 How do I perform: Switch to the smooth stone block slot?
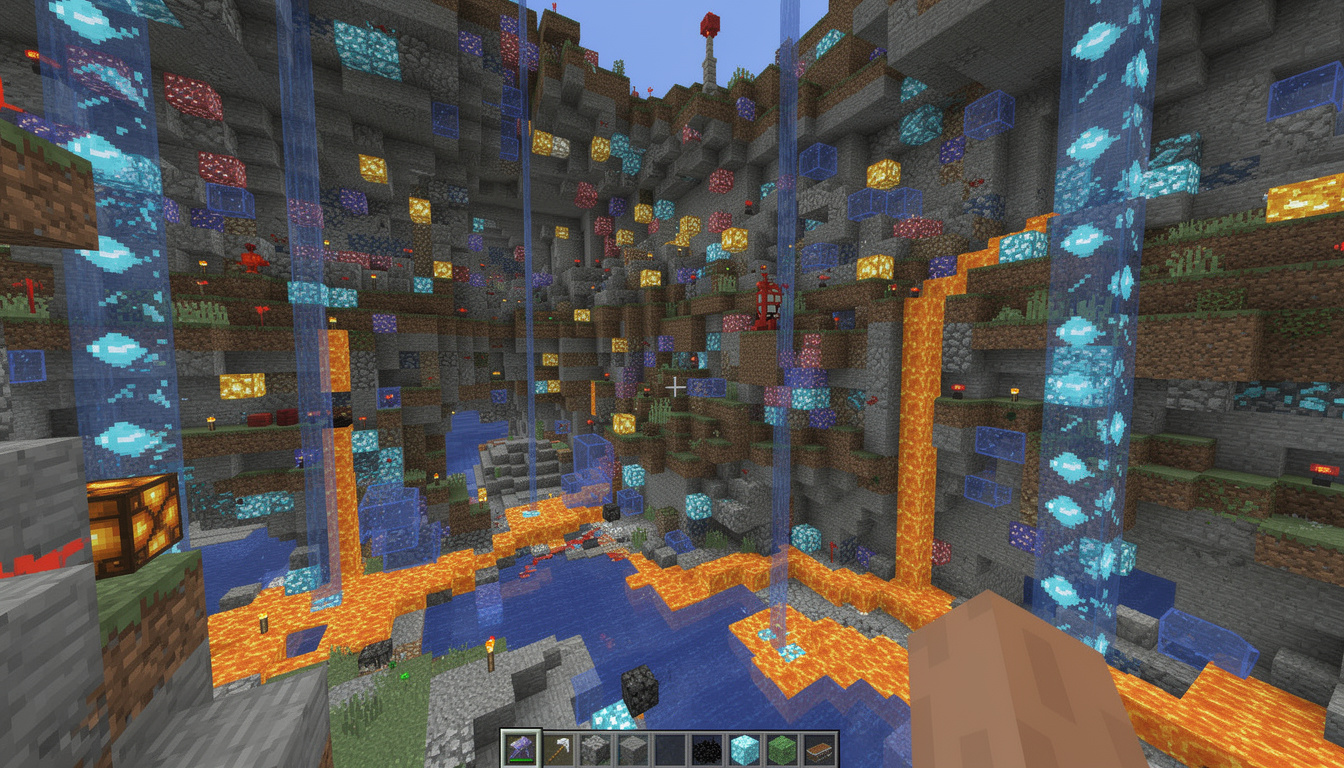point(632,749)
